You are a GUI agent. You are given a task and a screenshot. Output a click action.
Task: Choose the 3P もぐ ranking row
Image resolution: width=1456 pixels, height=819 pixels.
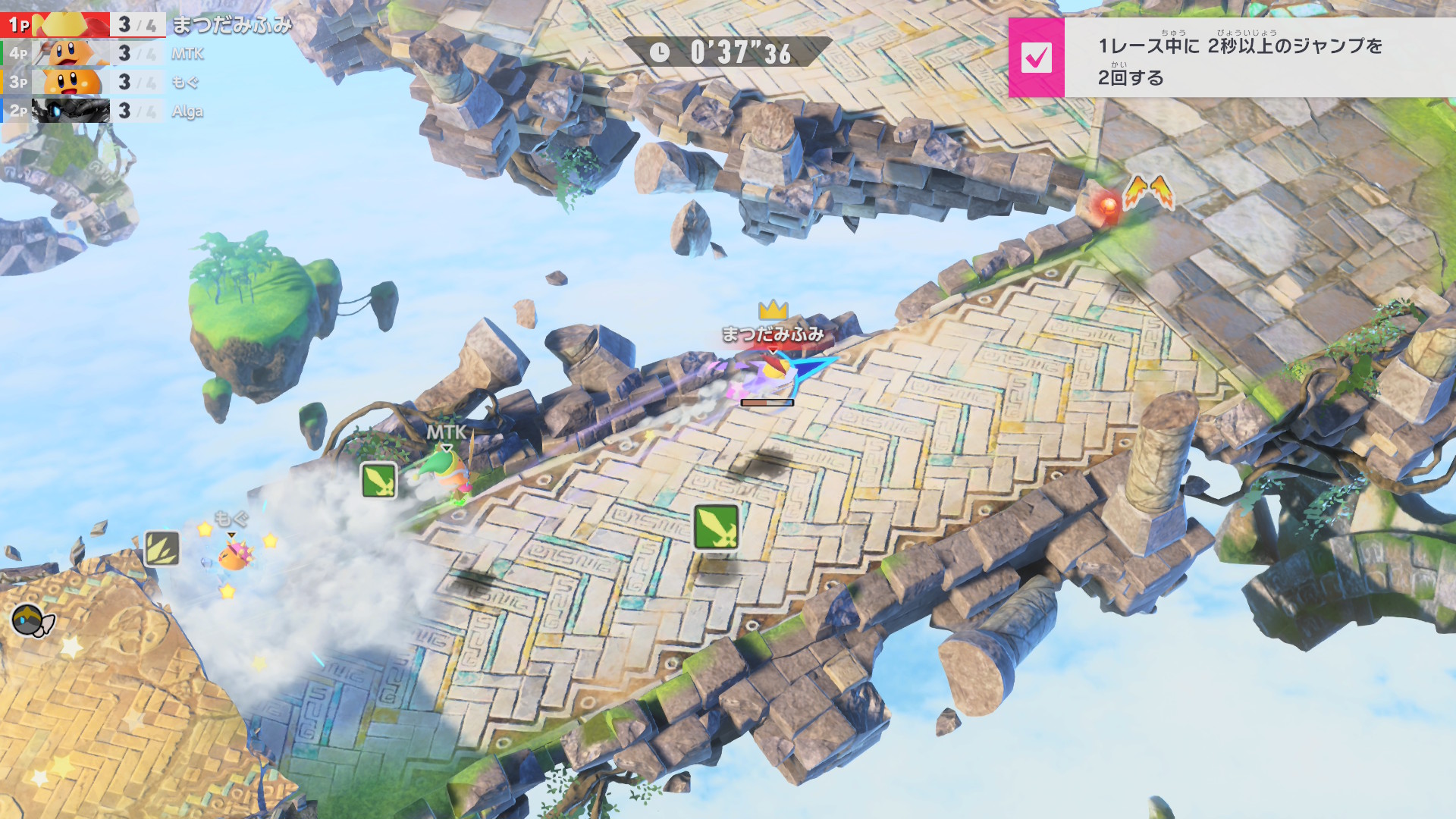[x=102, y=83]
